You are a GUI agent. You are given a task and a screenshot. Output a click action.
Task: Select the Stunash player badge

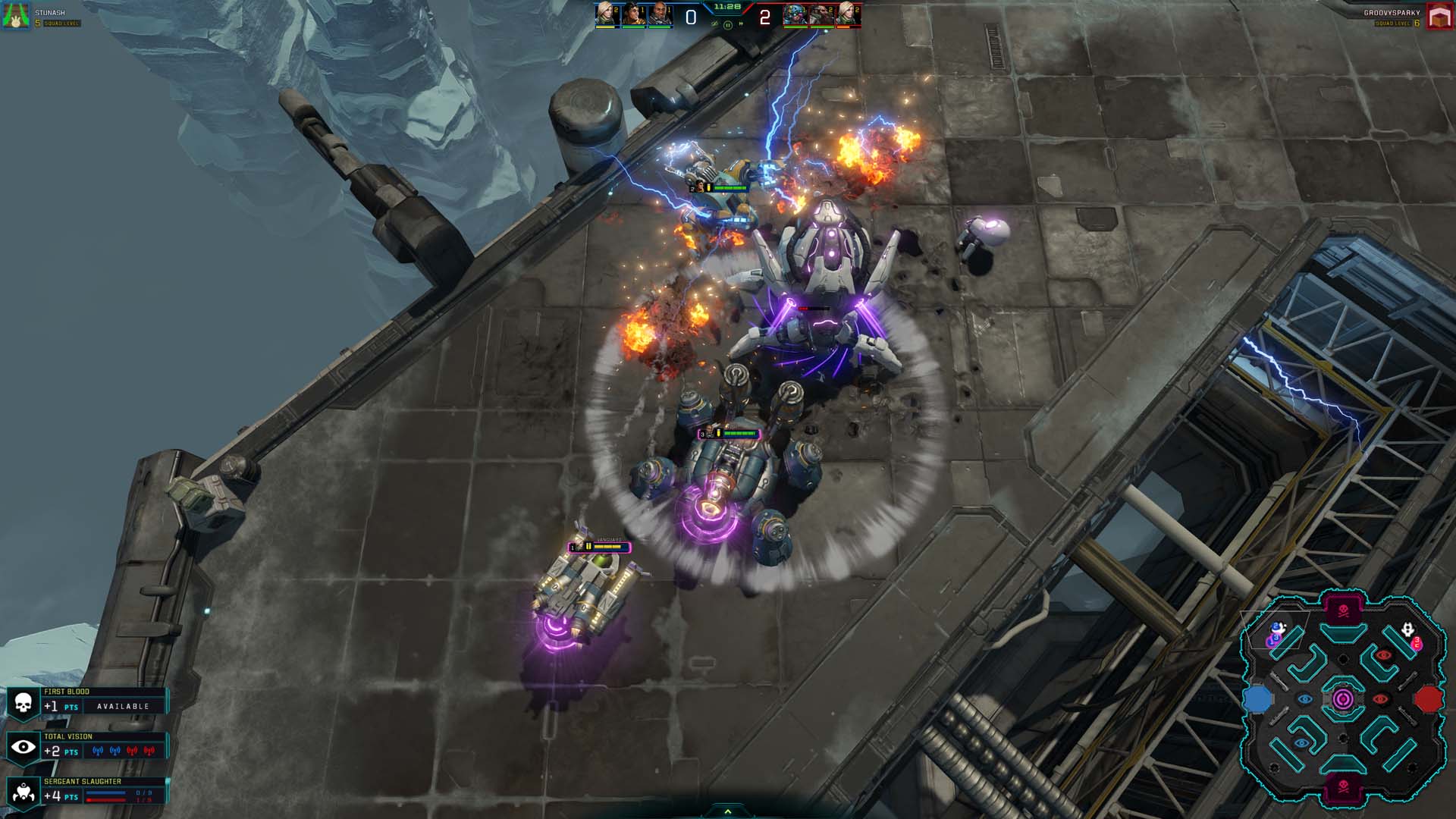click(x=16, y=16)
